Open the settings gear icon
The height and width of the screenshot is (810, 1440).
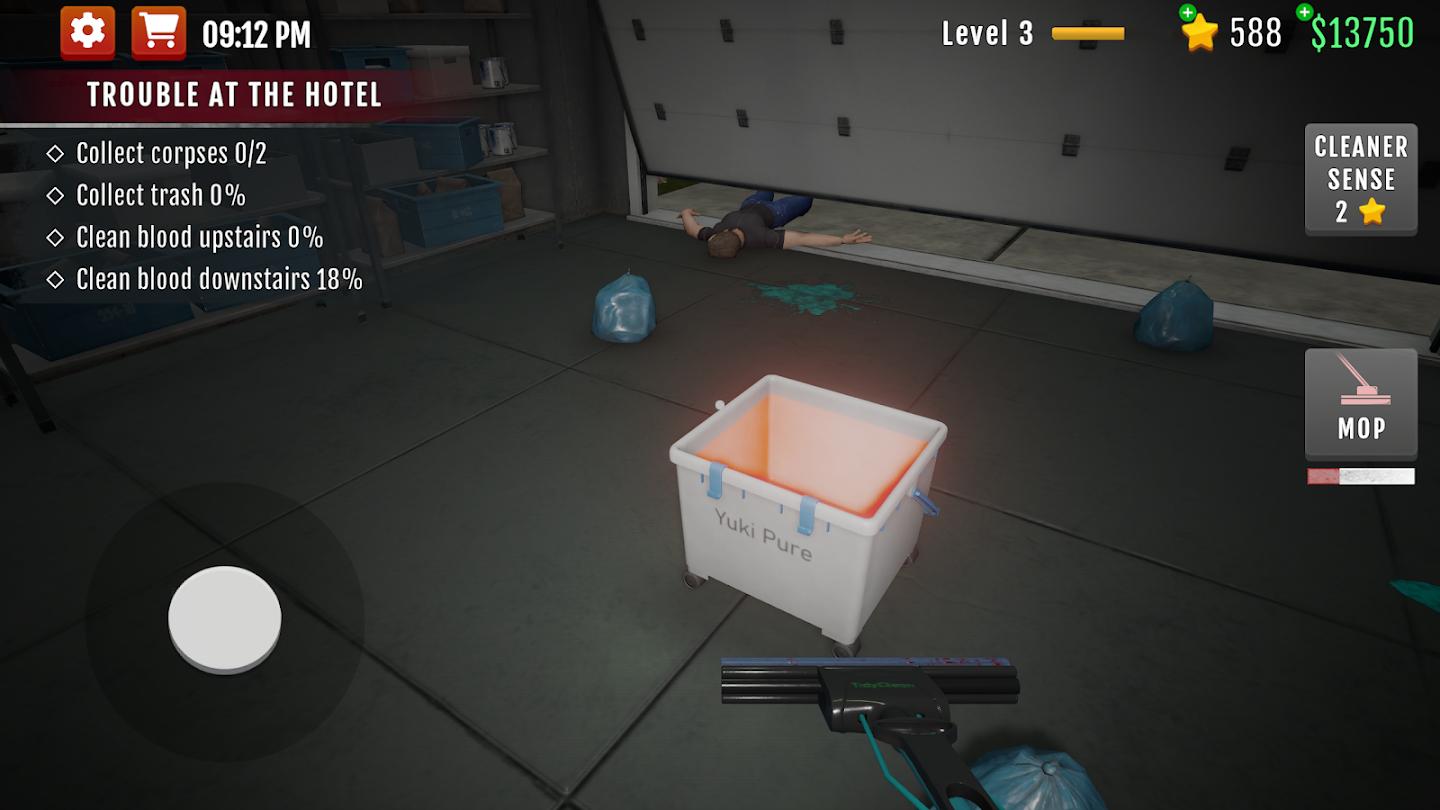pyautogui.click(x=86, y=31)
